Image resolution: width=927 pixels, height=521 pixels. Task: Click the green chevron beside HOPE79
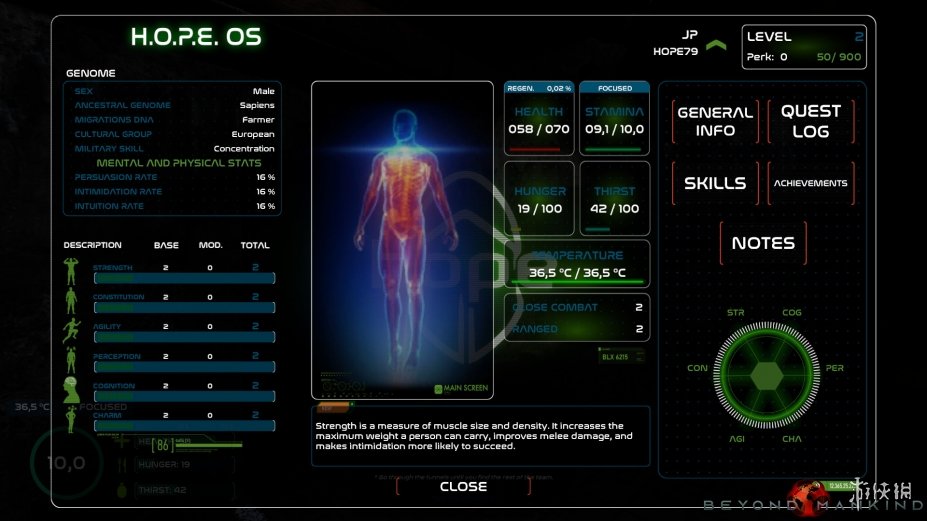click(x=715, y=45)
